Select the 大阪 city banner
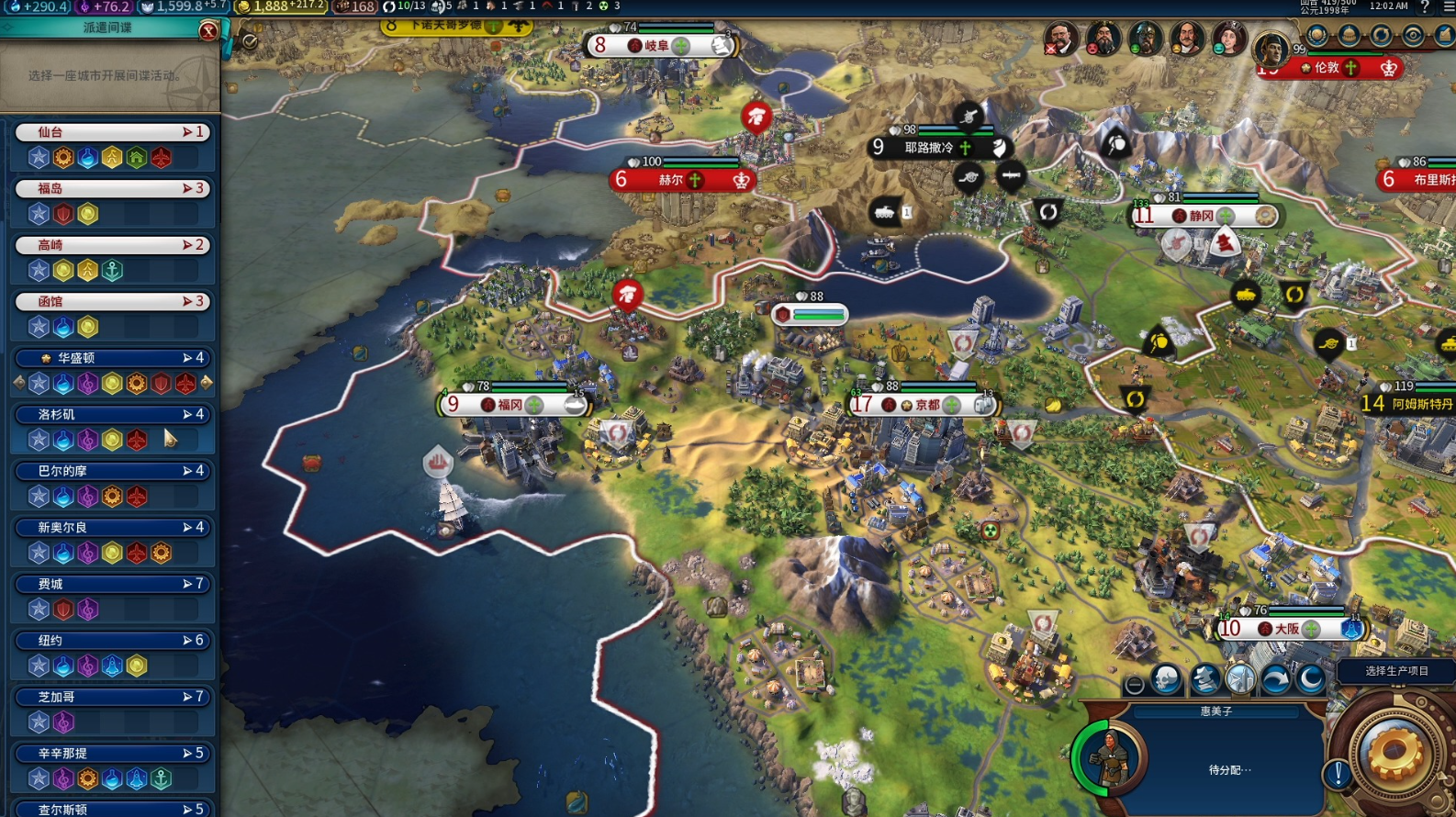Screen dimensions: 1456x817 (x=1289, y=629)
